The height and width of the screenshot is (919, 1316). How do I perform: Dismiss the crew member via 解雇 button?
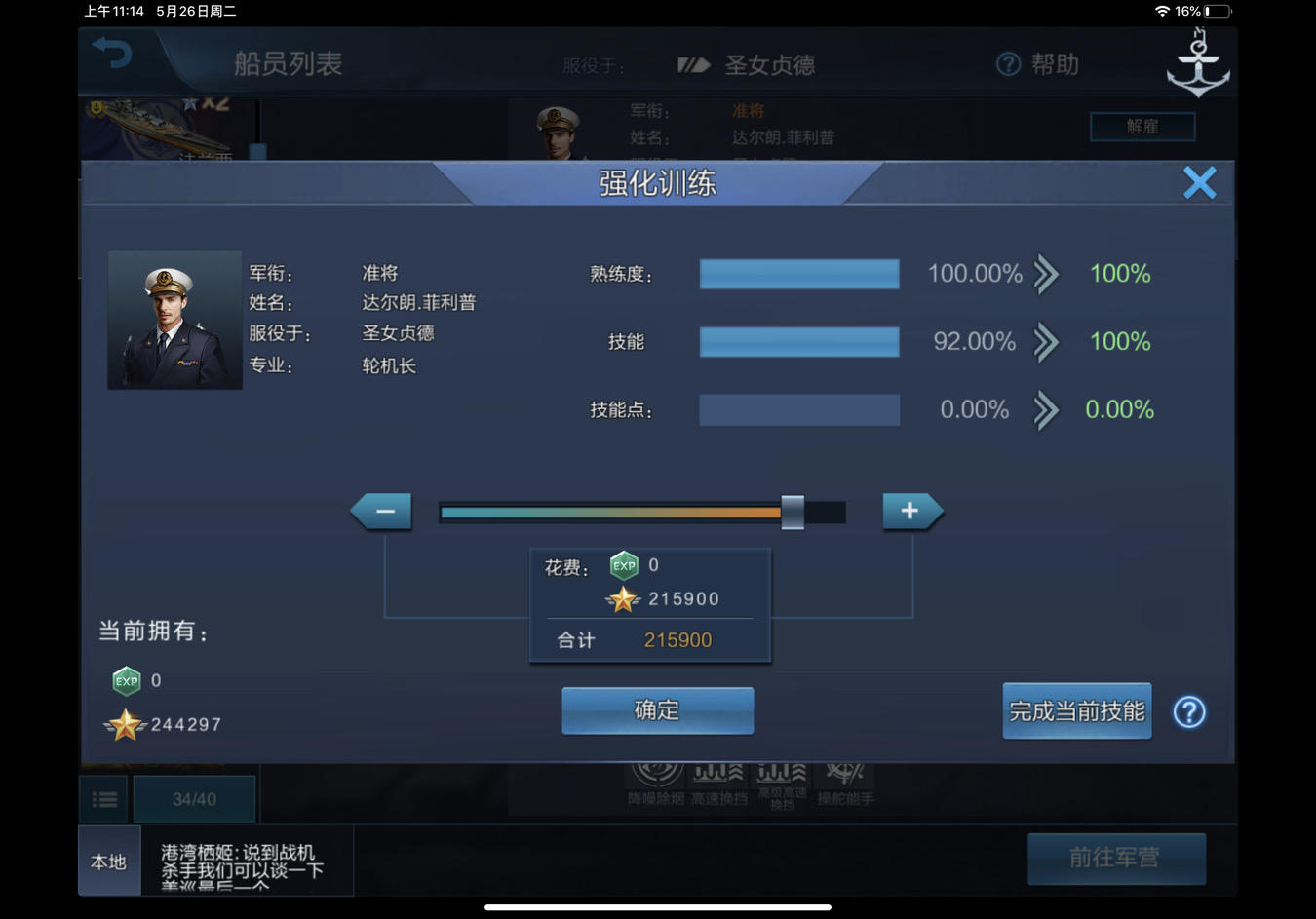(x=1142, y=127)
